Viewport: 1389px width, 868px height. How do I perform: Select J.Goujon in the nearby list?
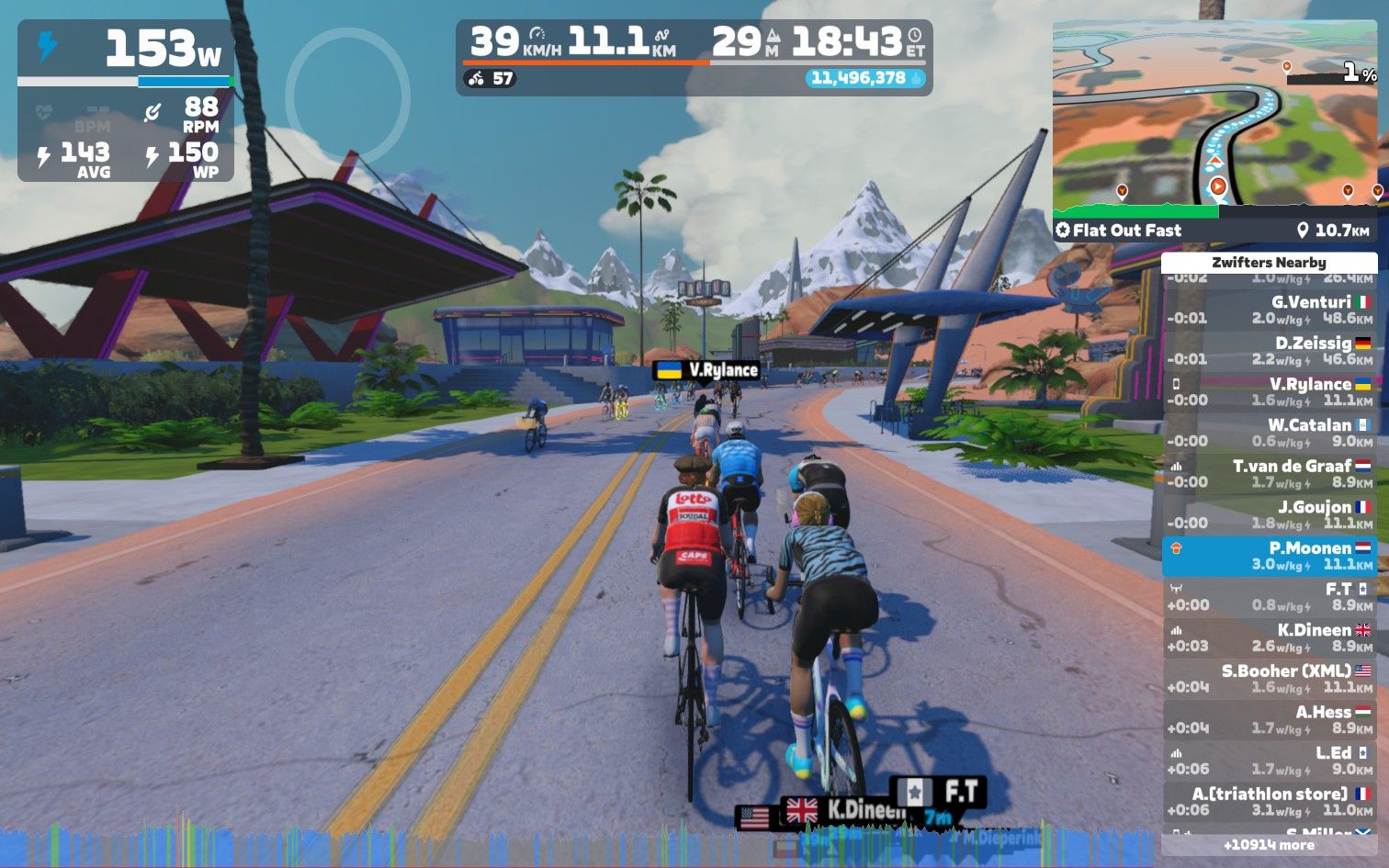pos(1269,514)
